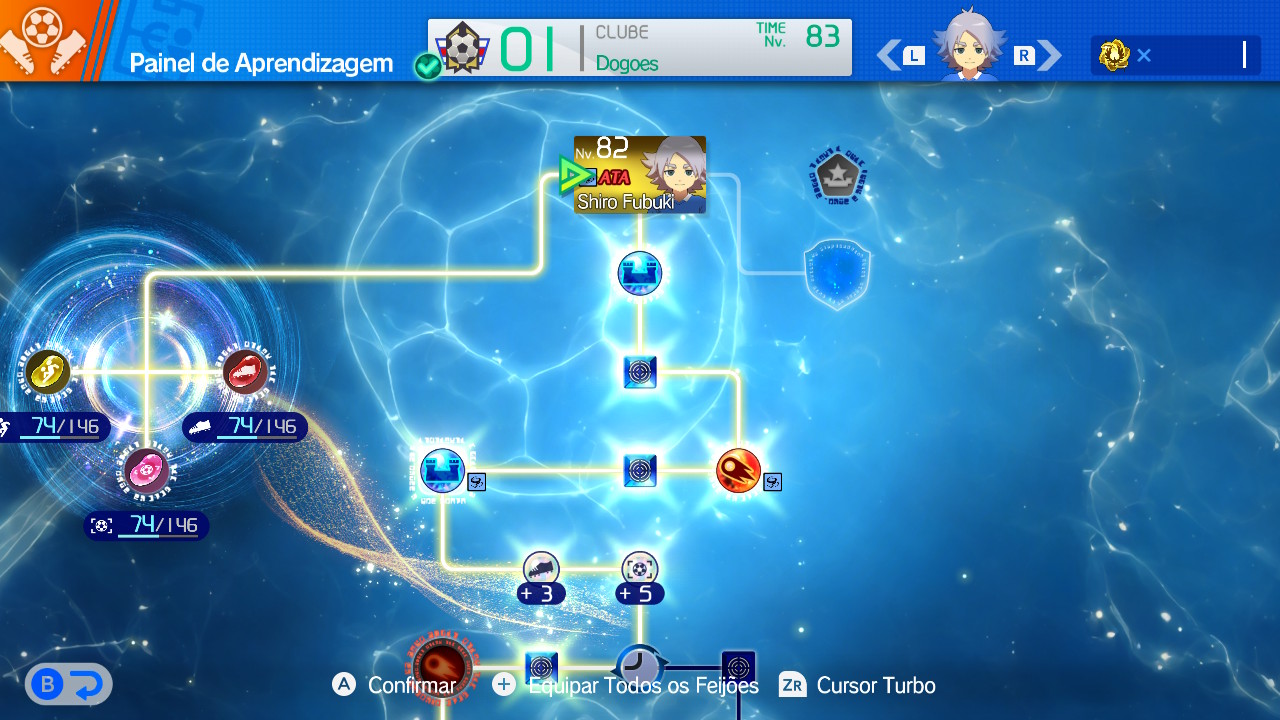1280x720 pixels.
Task: Choose the castle node linked to Fubuki's card
Action: [x=640, y=274]
